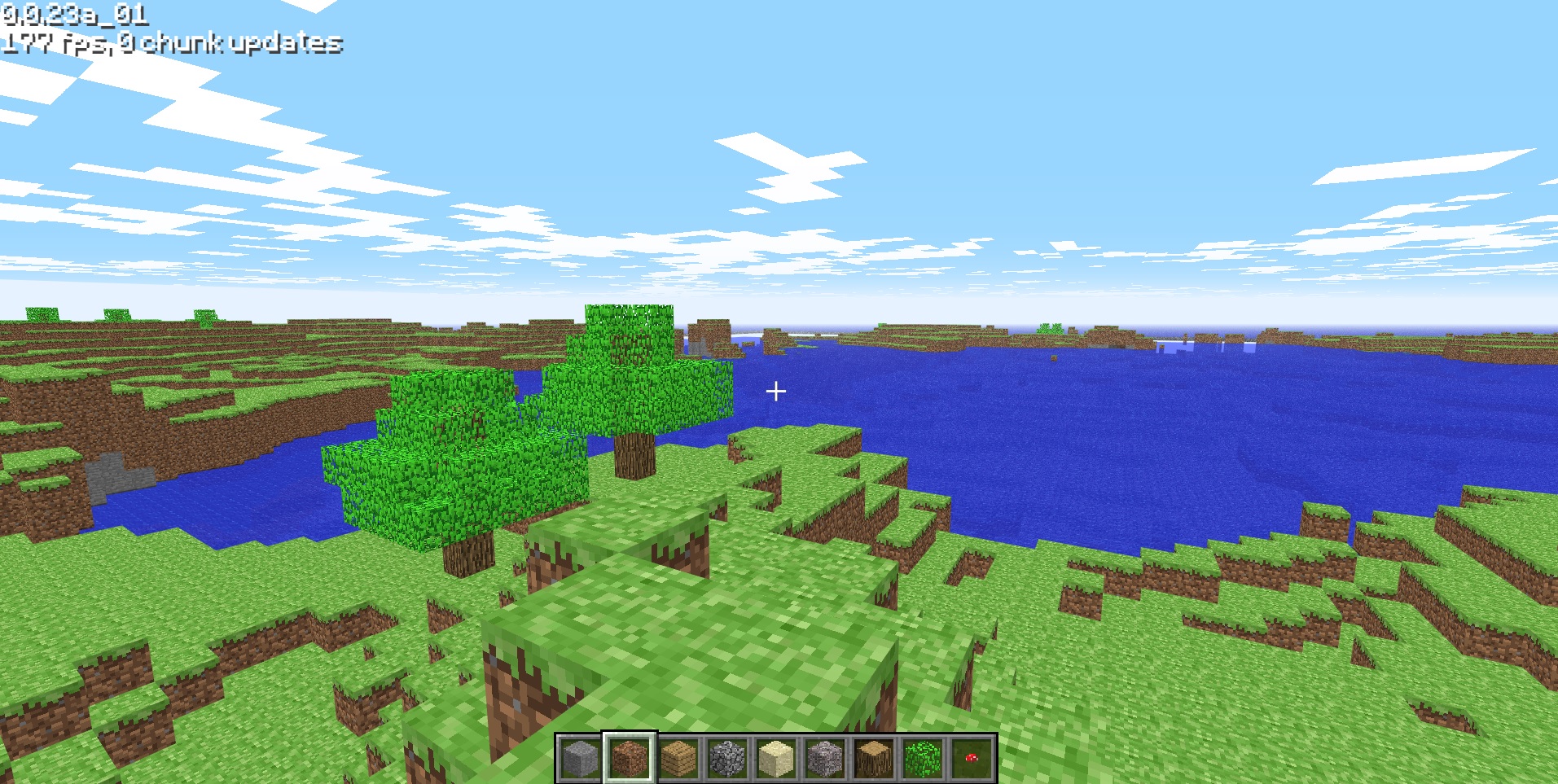Select the sand block hotbar slot
1558x784 pixels.
775,757
